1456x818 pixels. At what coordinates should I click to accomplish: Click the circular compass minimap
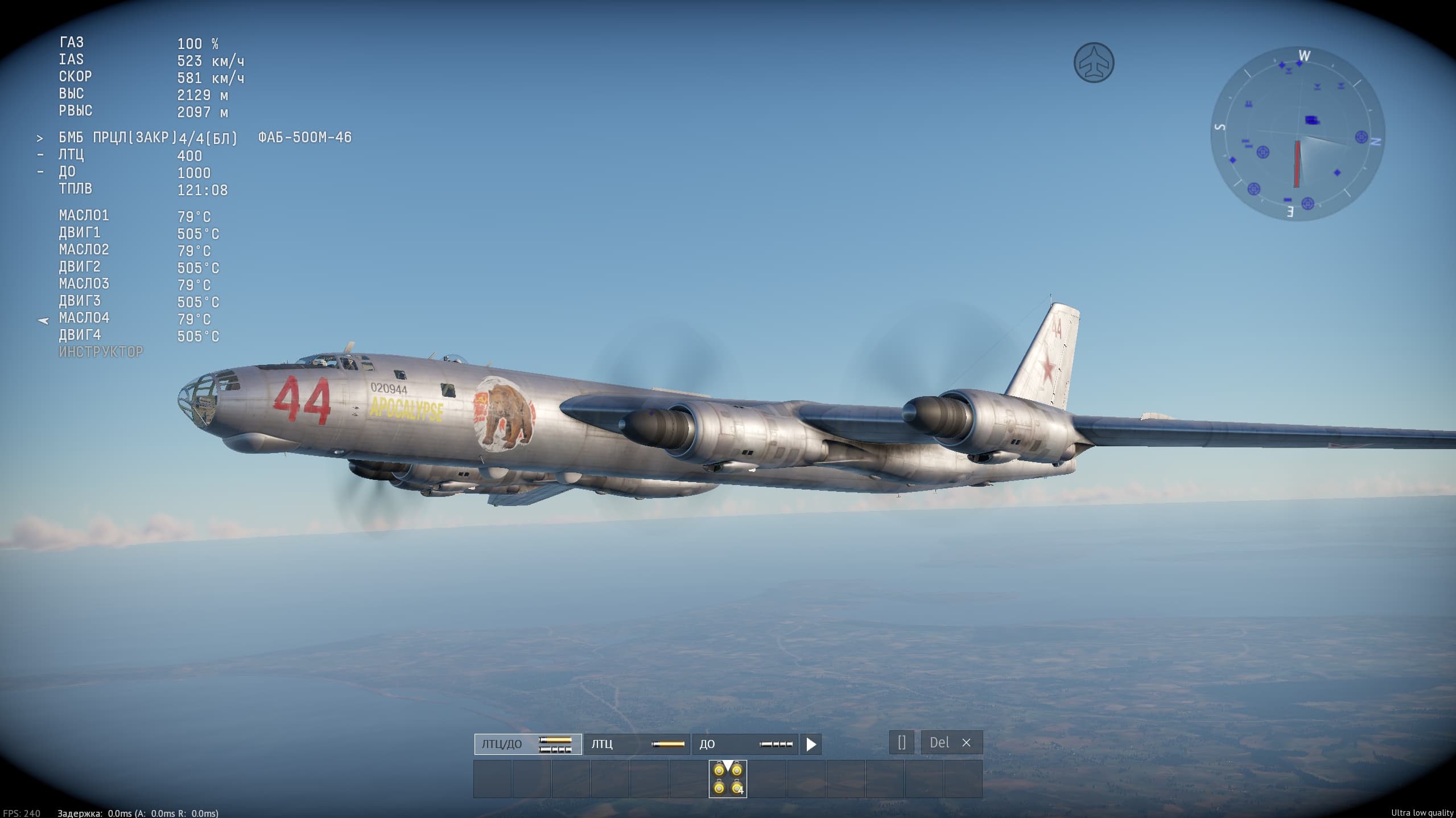tap(1297, 134)
